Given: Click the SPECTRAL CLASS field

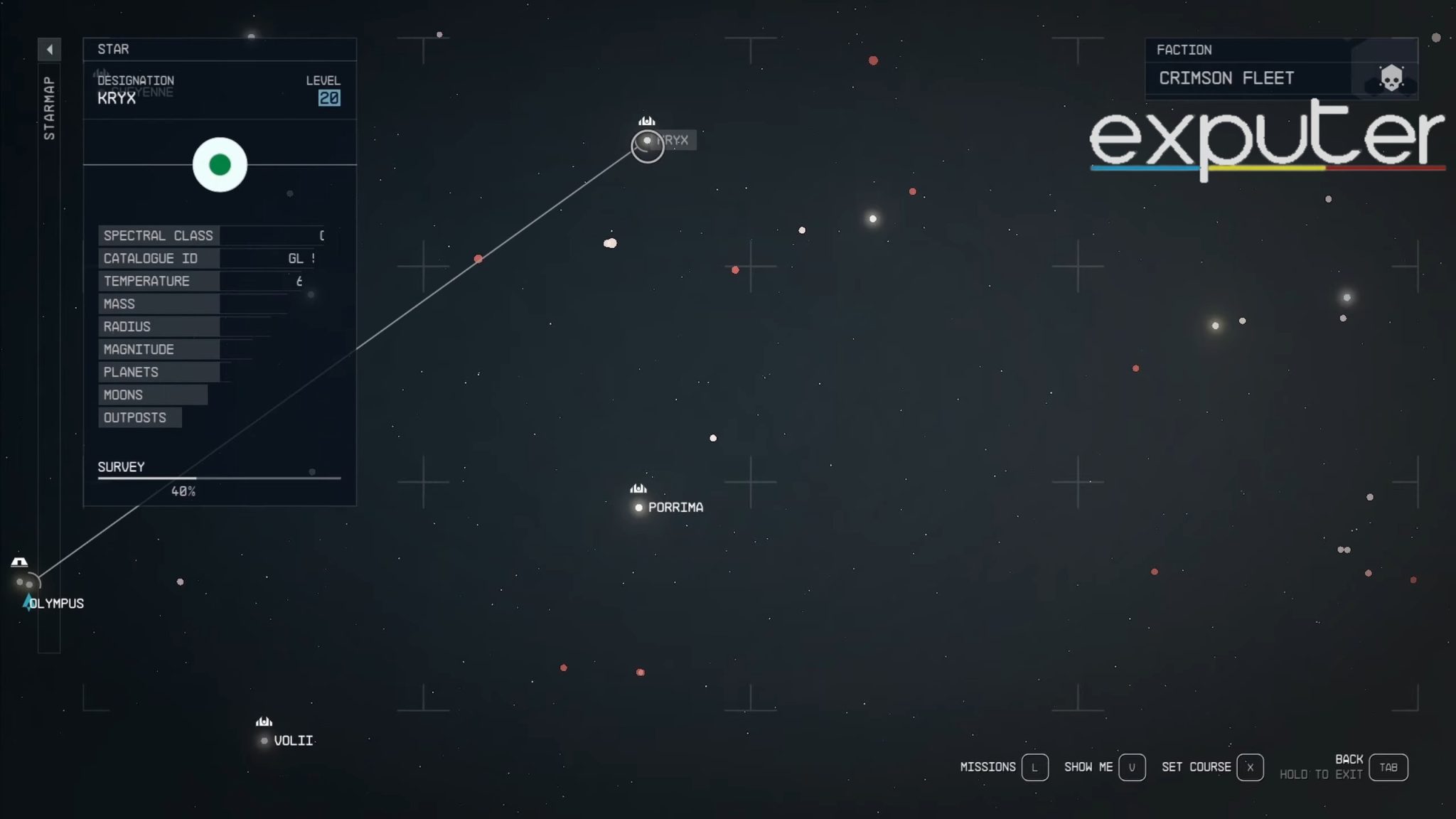Looking at the screenshot, I should coord(158,235).
